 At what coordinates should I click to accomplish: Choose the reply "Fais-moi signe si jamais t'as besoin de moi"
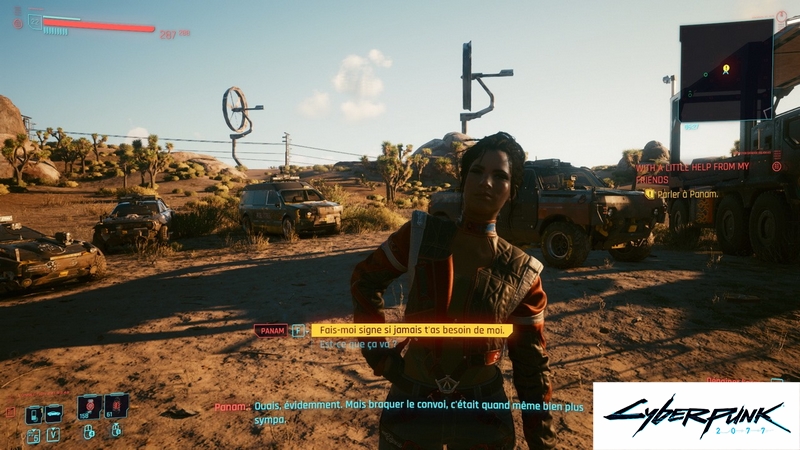tap(411, 330)
